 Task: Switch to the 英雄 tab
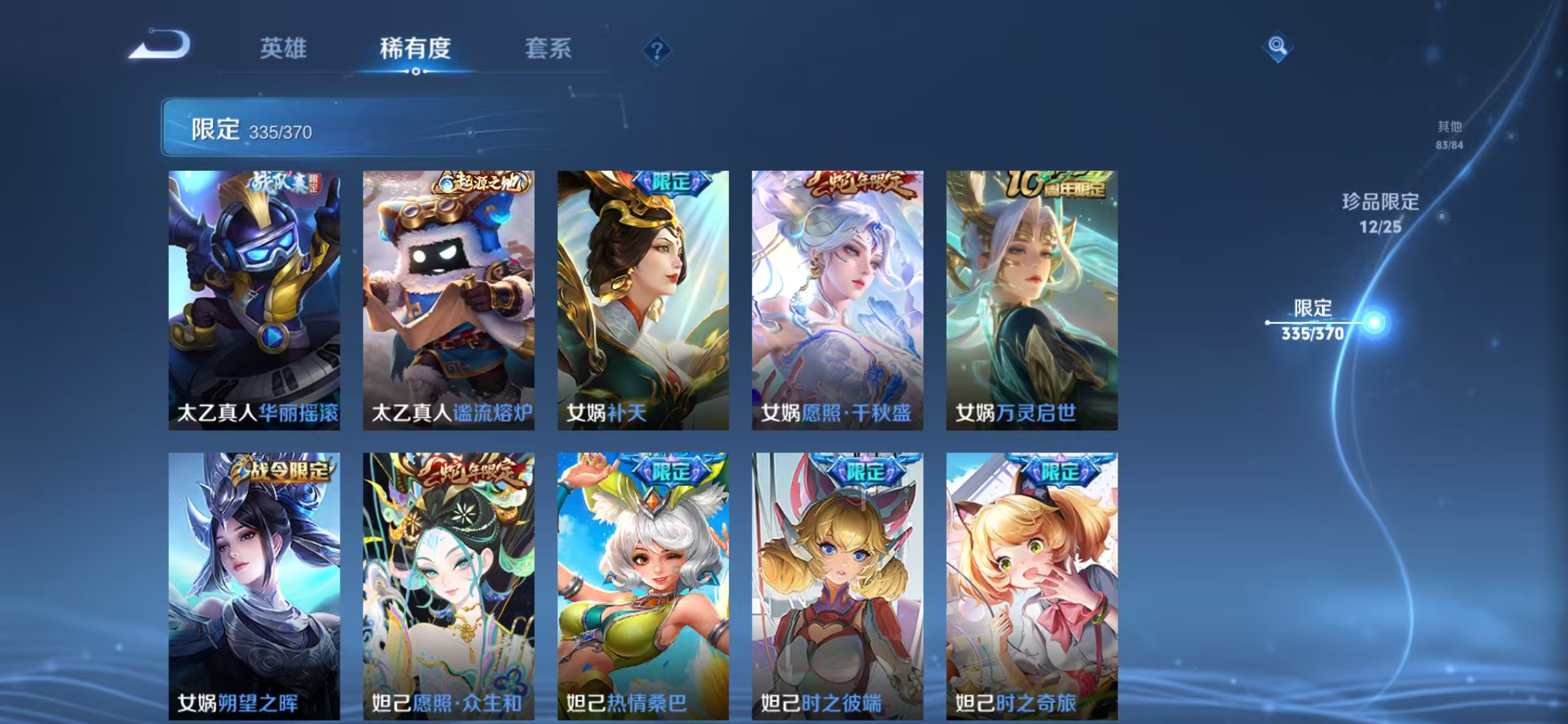(282, 49)
